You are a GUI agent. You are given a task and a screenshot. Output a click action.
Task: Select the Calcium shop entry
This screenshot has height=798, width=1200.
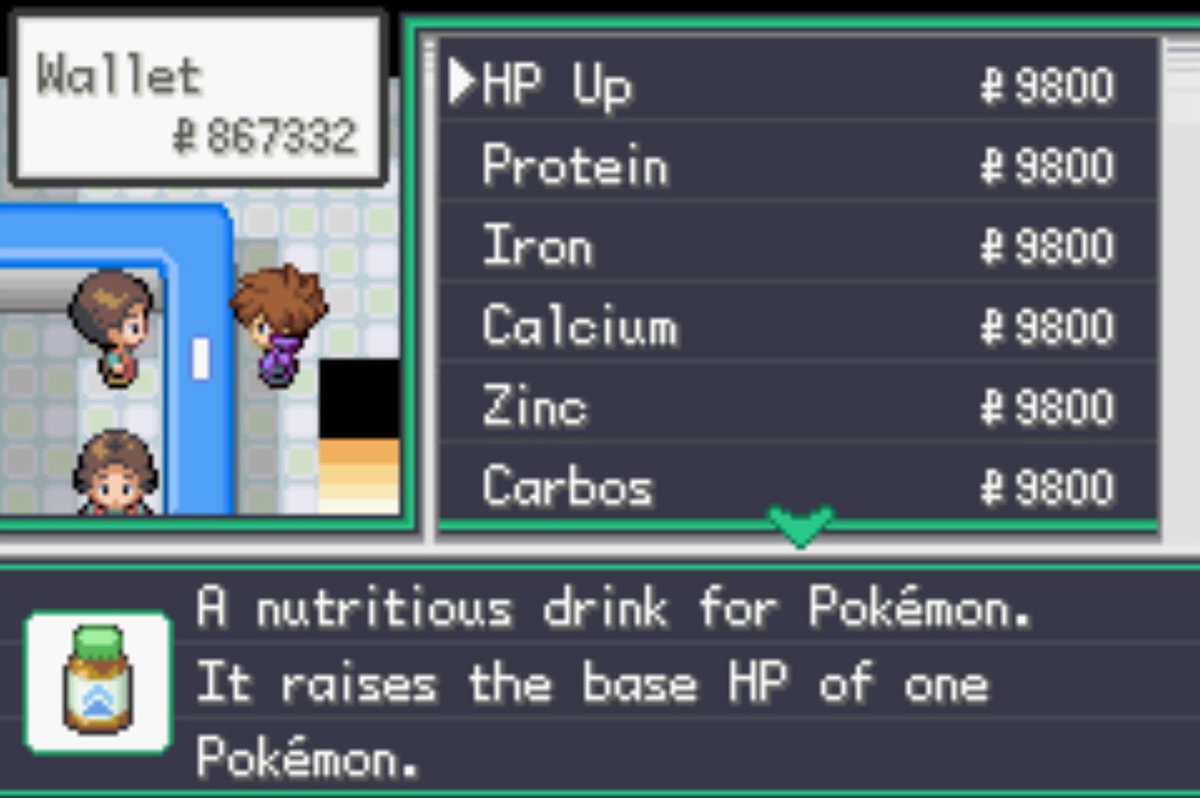579,327
